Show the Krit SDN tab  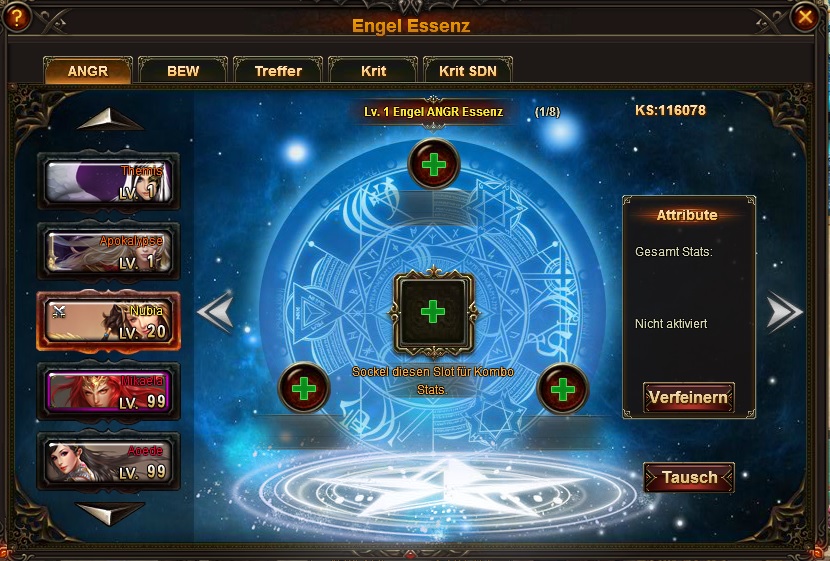coord(468,71)
